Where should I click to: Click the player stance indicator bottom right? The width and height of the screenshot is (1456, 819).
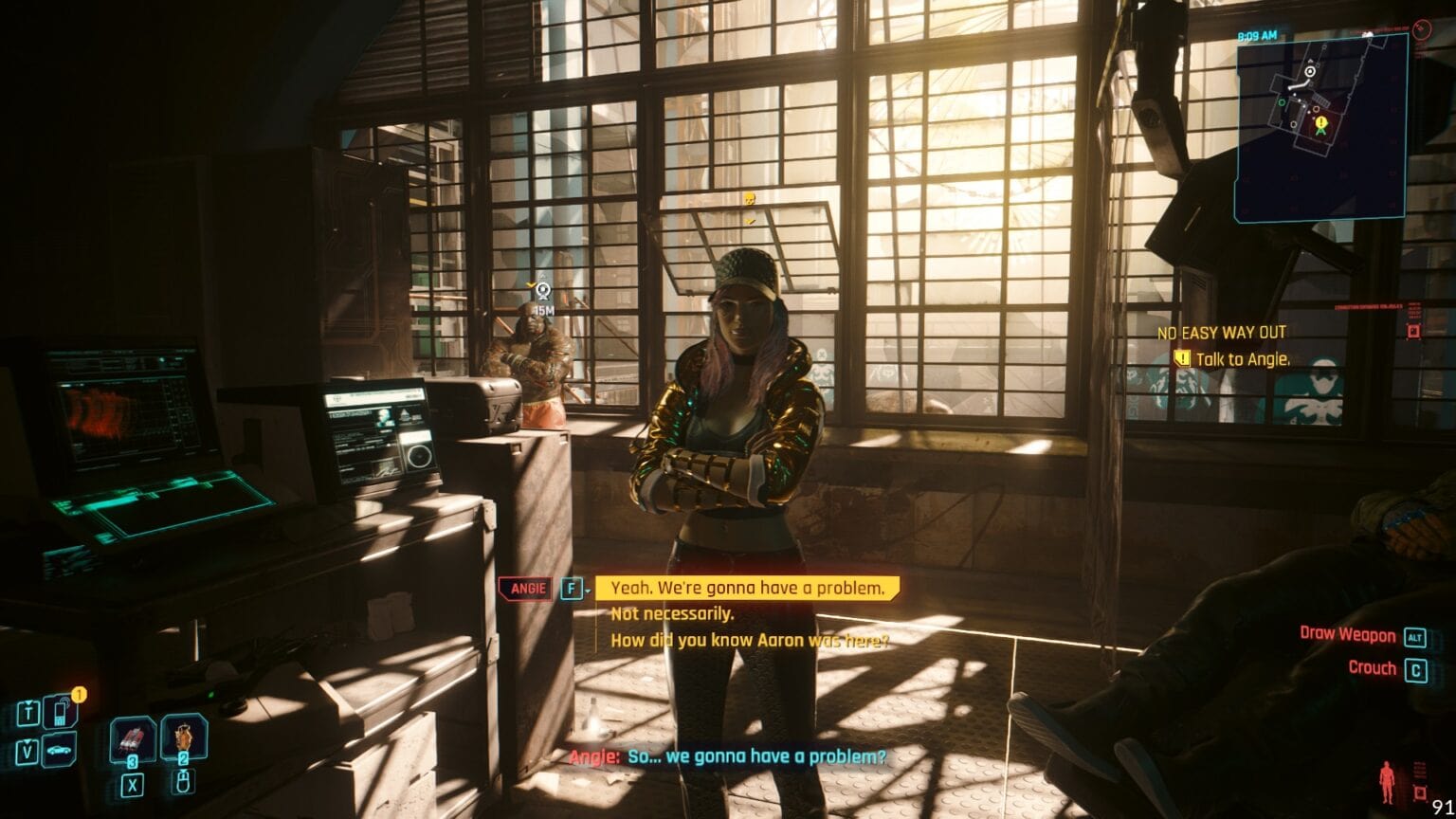pyautogui.click(x=1386, y=780)
